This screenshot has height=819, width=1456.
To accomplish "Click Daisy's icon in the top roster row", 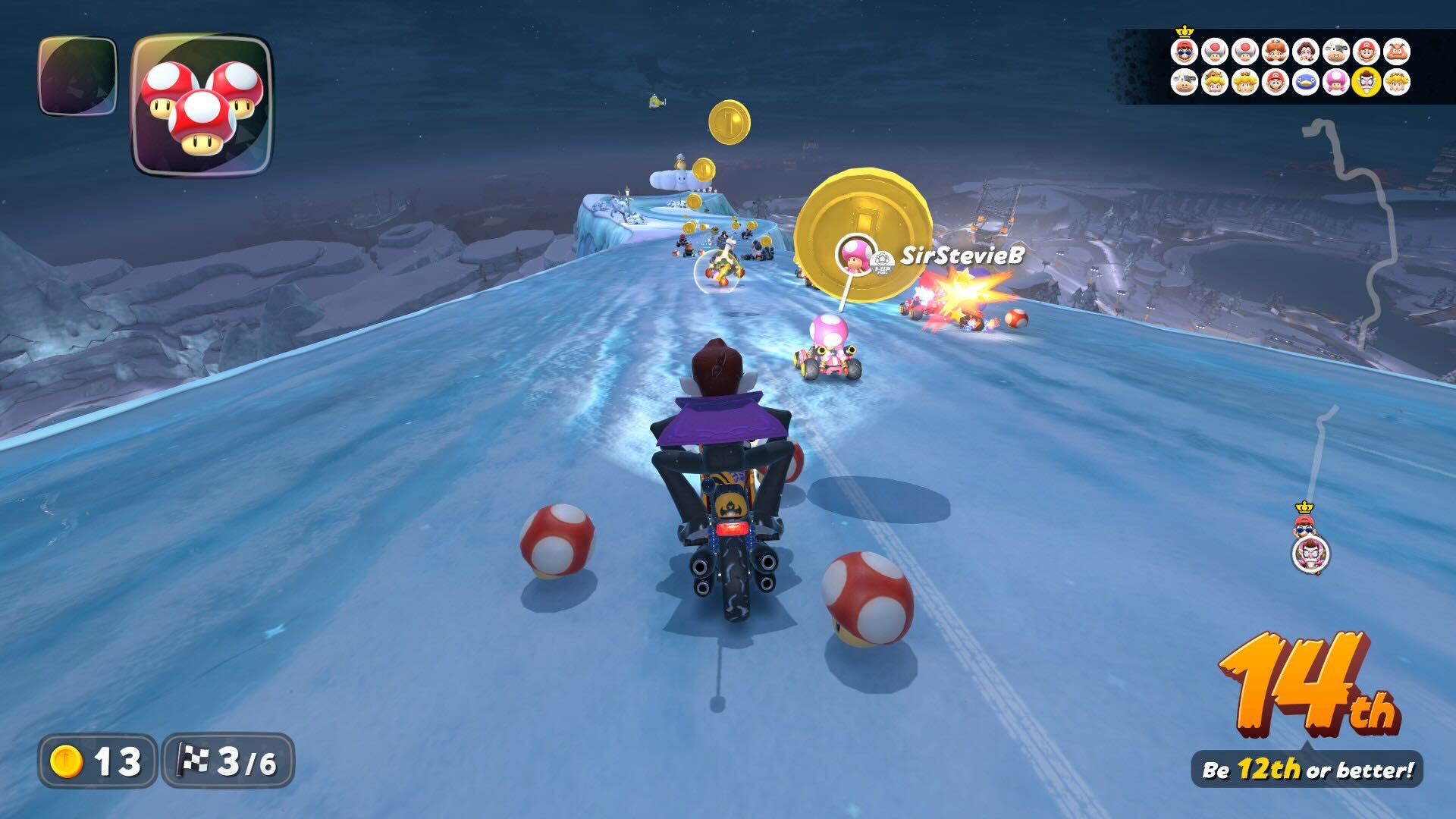I will click(1277, 52).
